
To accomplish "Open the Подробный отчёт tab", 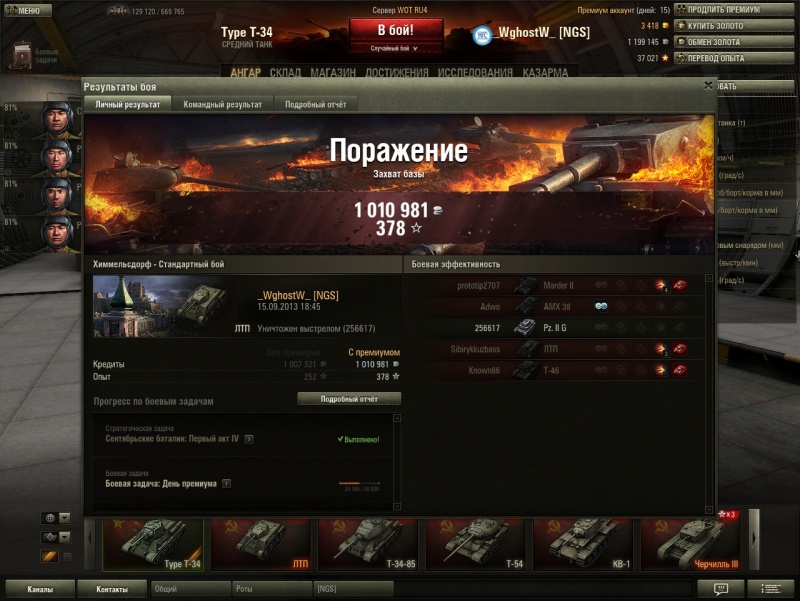I will [x=315, y=104].
